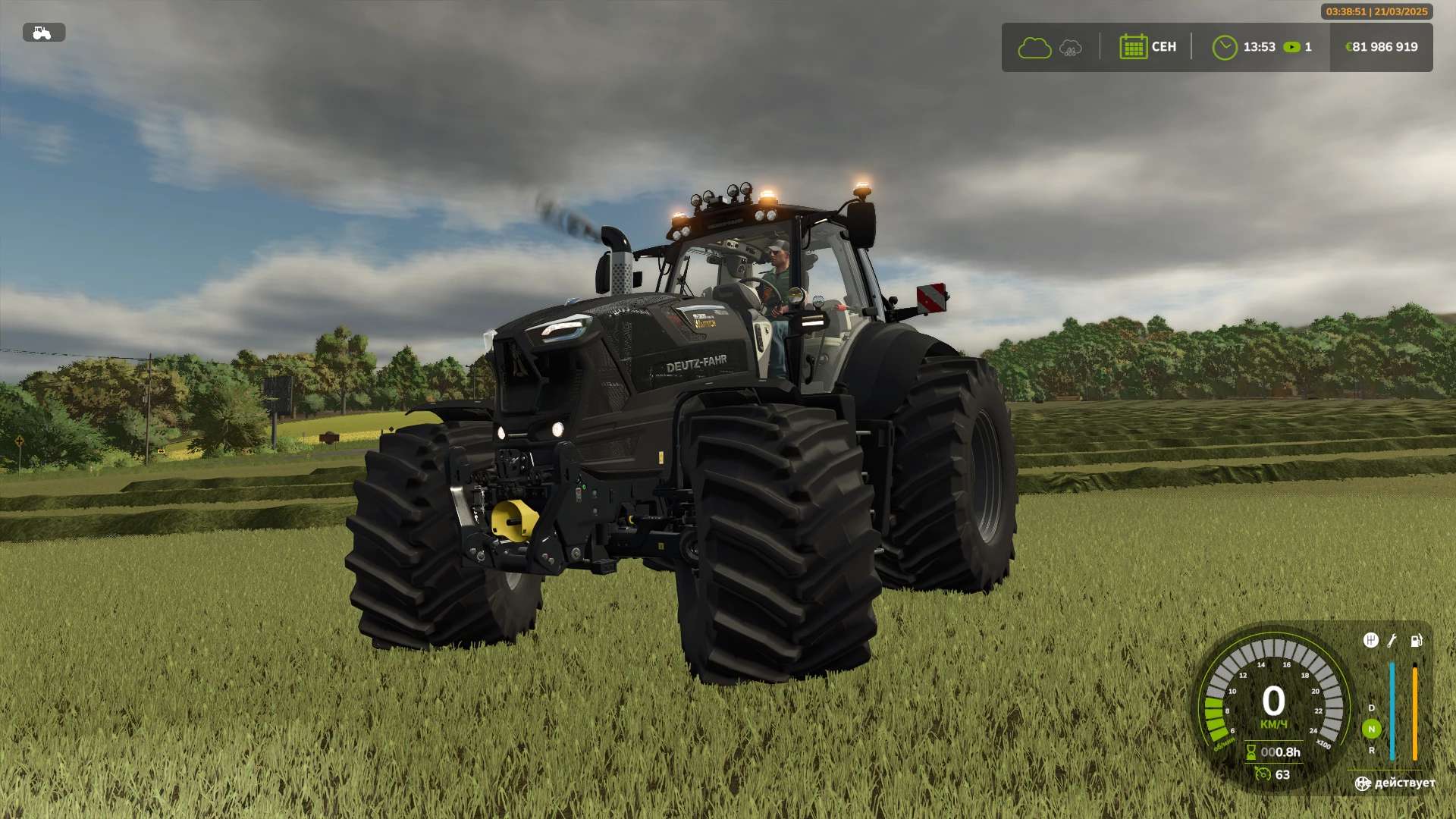Open the calendar showing СЕН month
This screenshot has height=819, width=1456.
pyautogui.click(x=1133, y=47)
